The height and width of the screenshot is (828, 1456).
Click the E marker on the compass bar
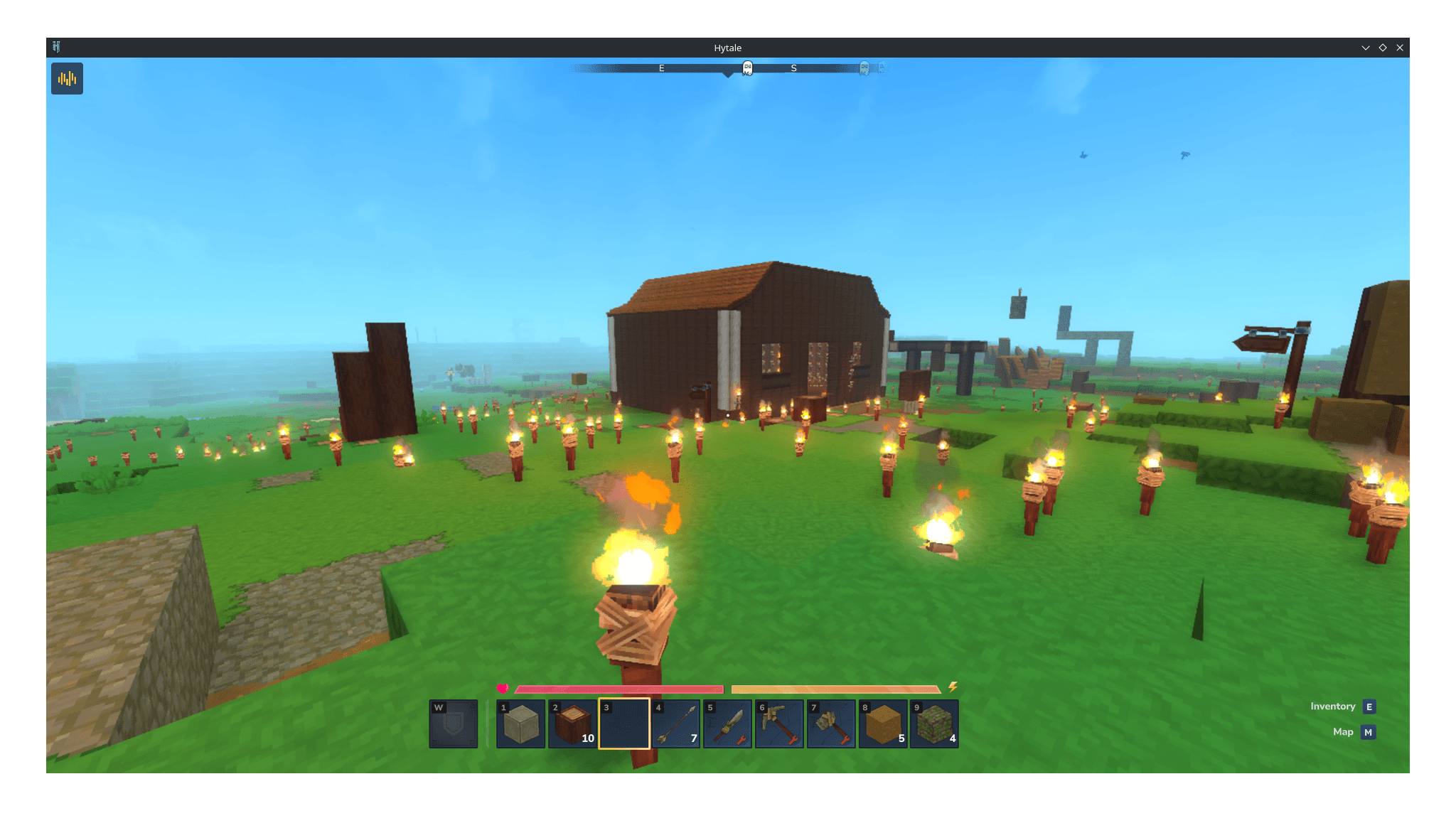click(661, 68)
